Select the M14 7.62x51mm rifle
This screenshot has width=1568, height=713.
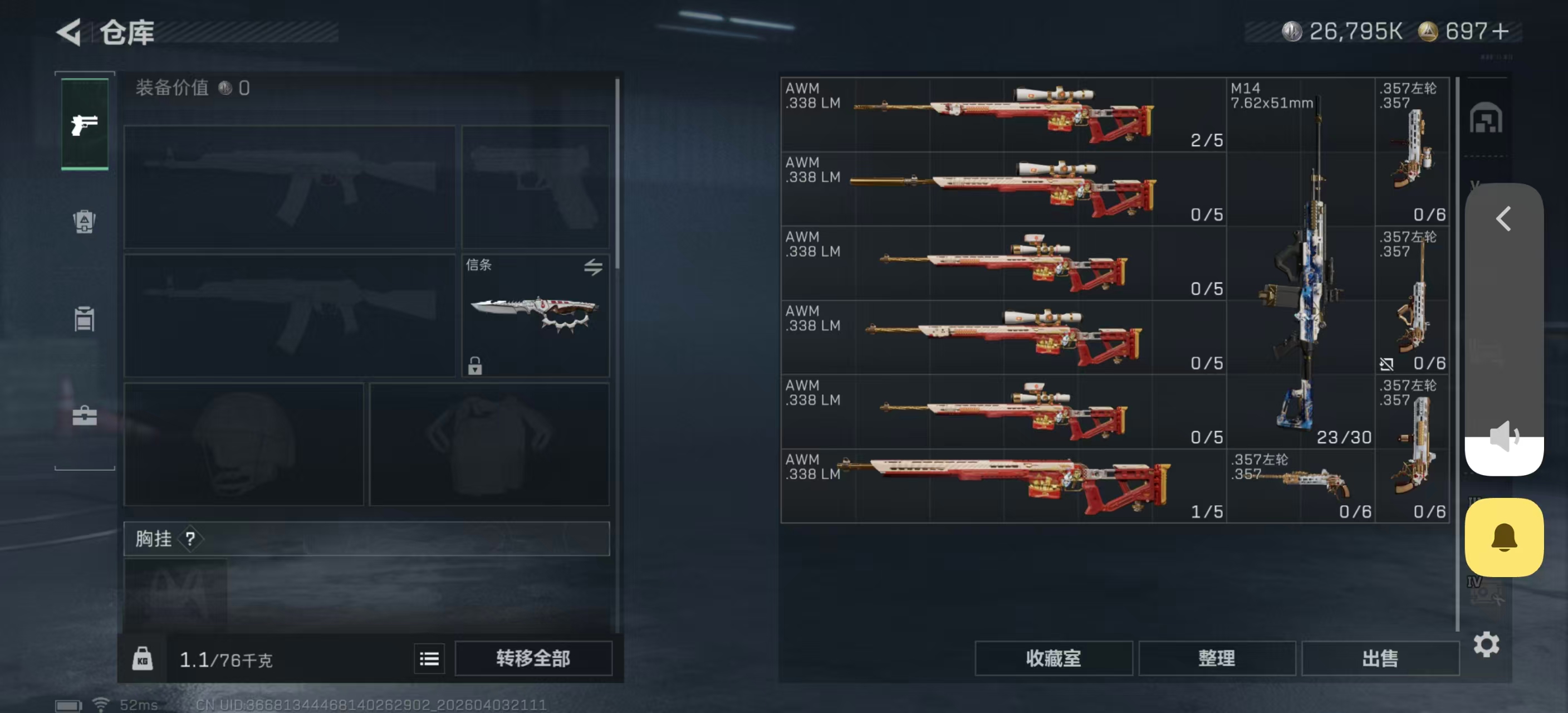[x=1300, y=262]
